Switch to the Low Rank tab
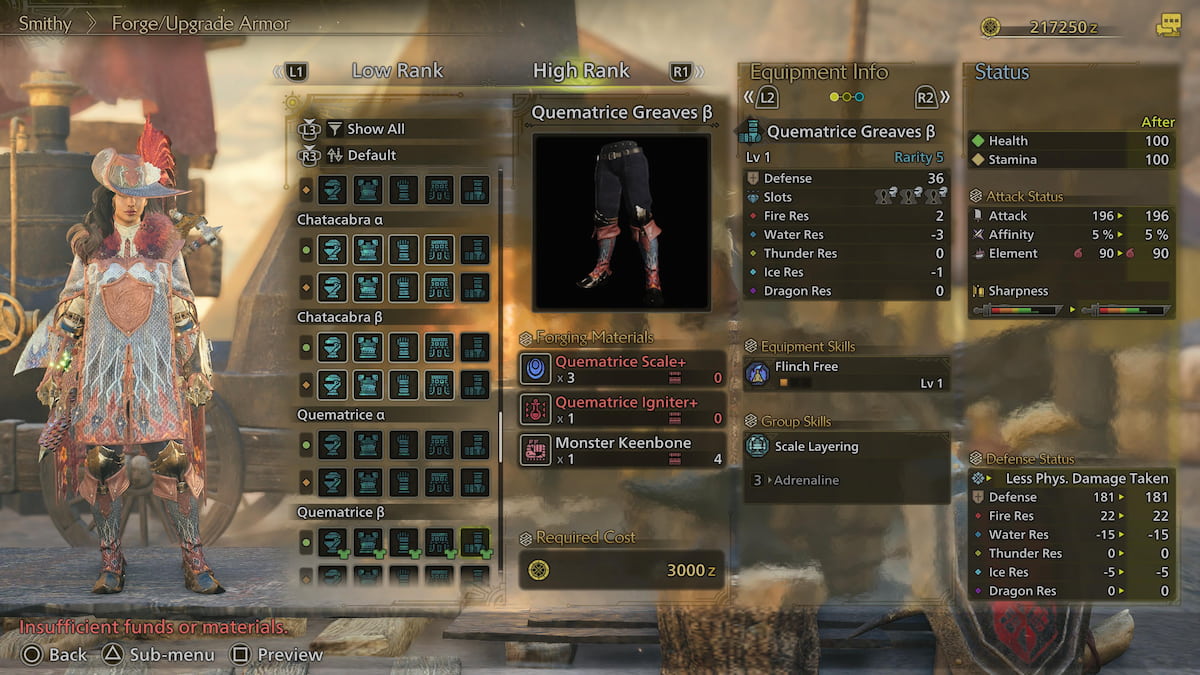1200x675 pixels. coord(397,71)
